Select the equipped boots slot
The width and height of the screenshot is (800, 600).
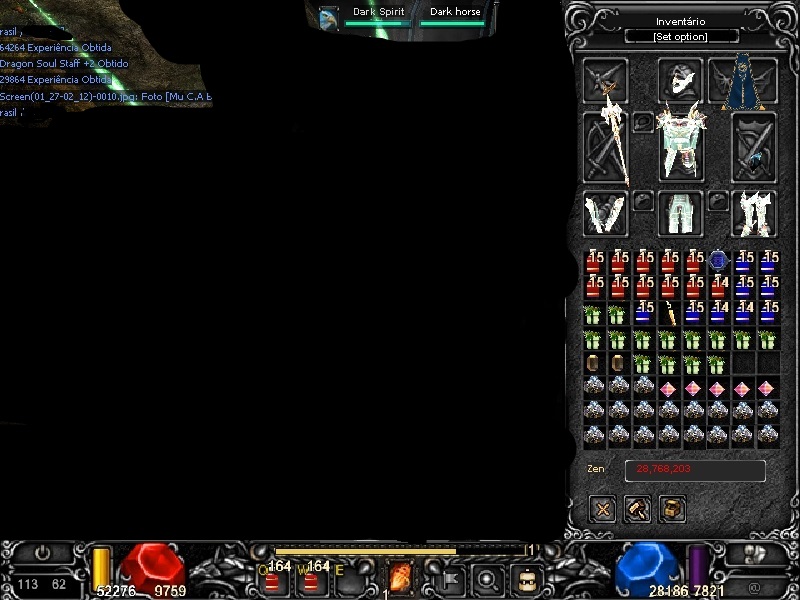754,213
